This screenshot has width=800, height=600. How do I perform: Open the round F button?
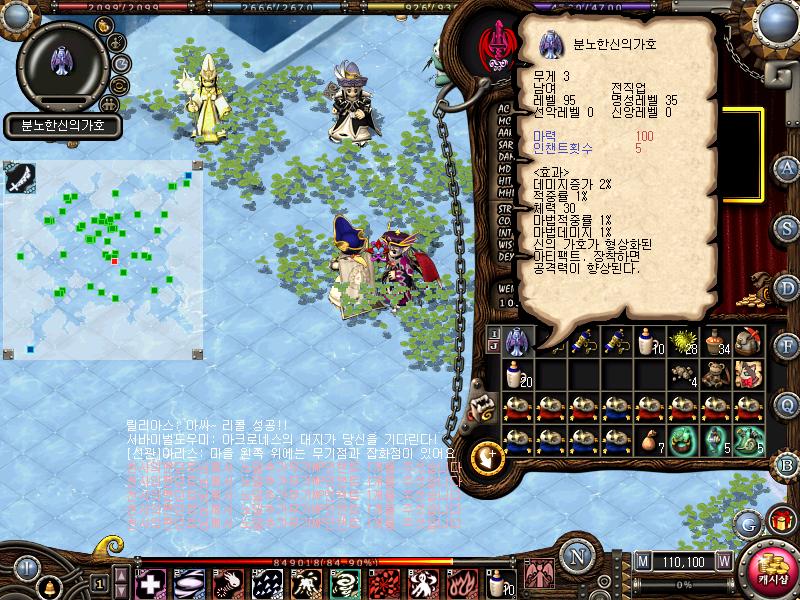click(x=787, y=346)
